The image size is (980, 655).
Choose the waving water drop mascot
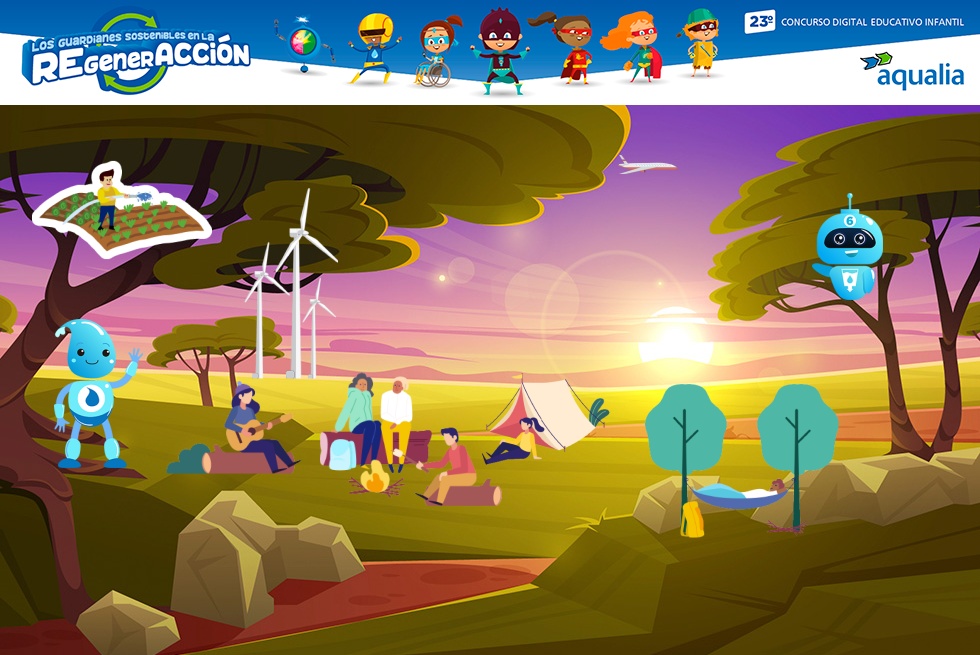point(94,392)
